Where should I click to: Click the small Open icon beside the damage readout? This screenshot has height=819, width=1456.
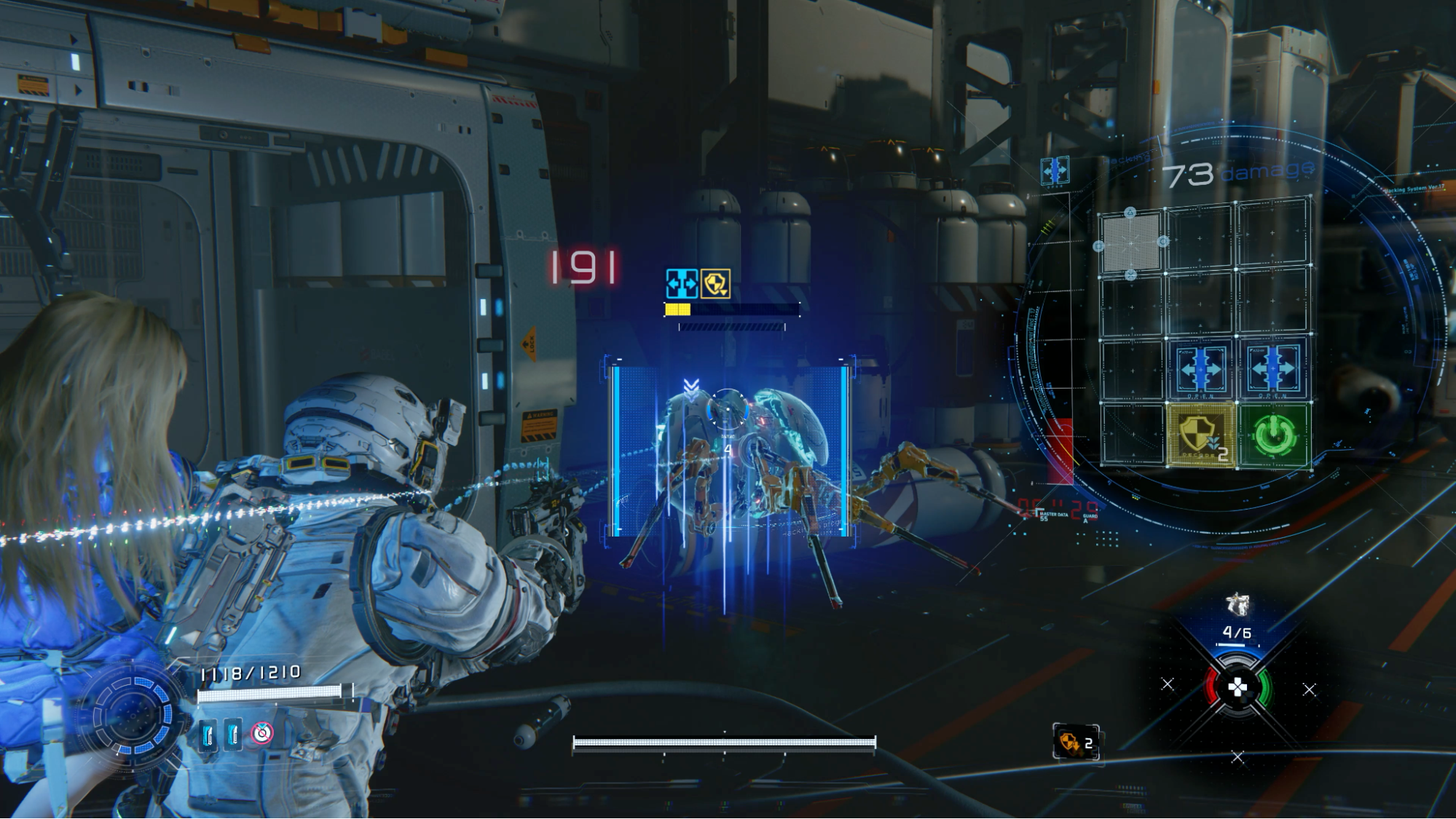[x=1055, y=170]
